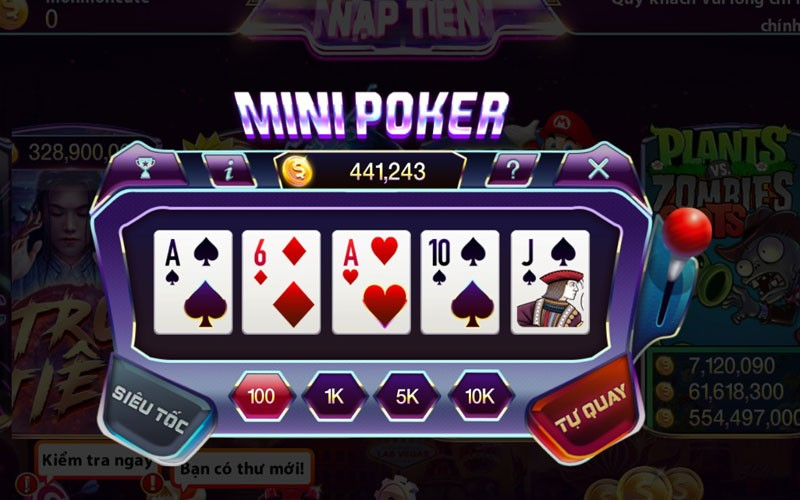Click the Kiểm tra ngay notification

[97, 461]
